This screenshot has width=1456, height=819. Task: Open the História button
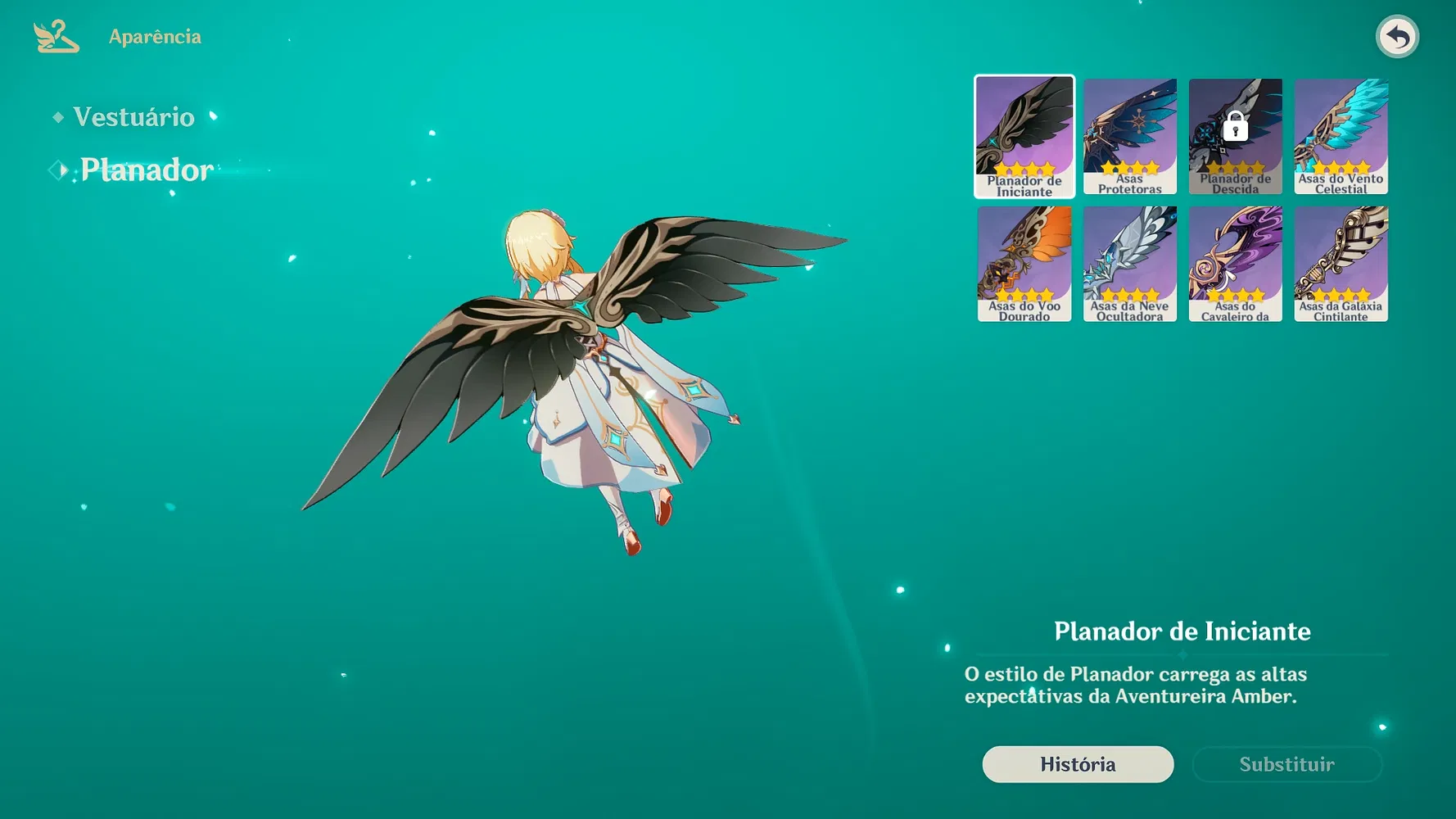tap(1078, 764)
